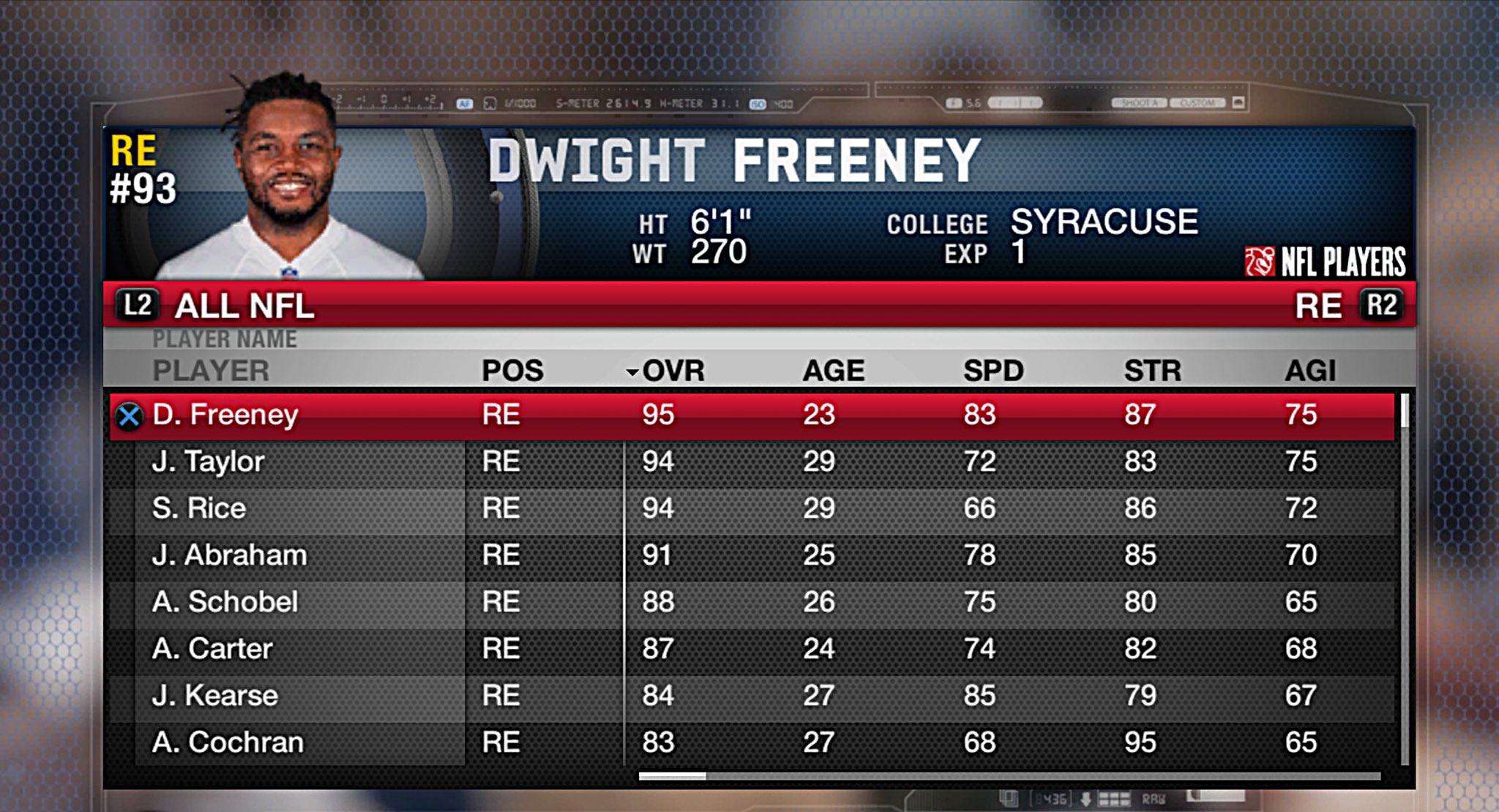Pick J. Abraham in the roster list
Viewport: 1499px width, 812px height.
[229, 555]
